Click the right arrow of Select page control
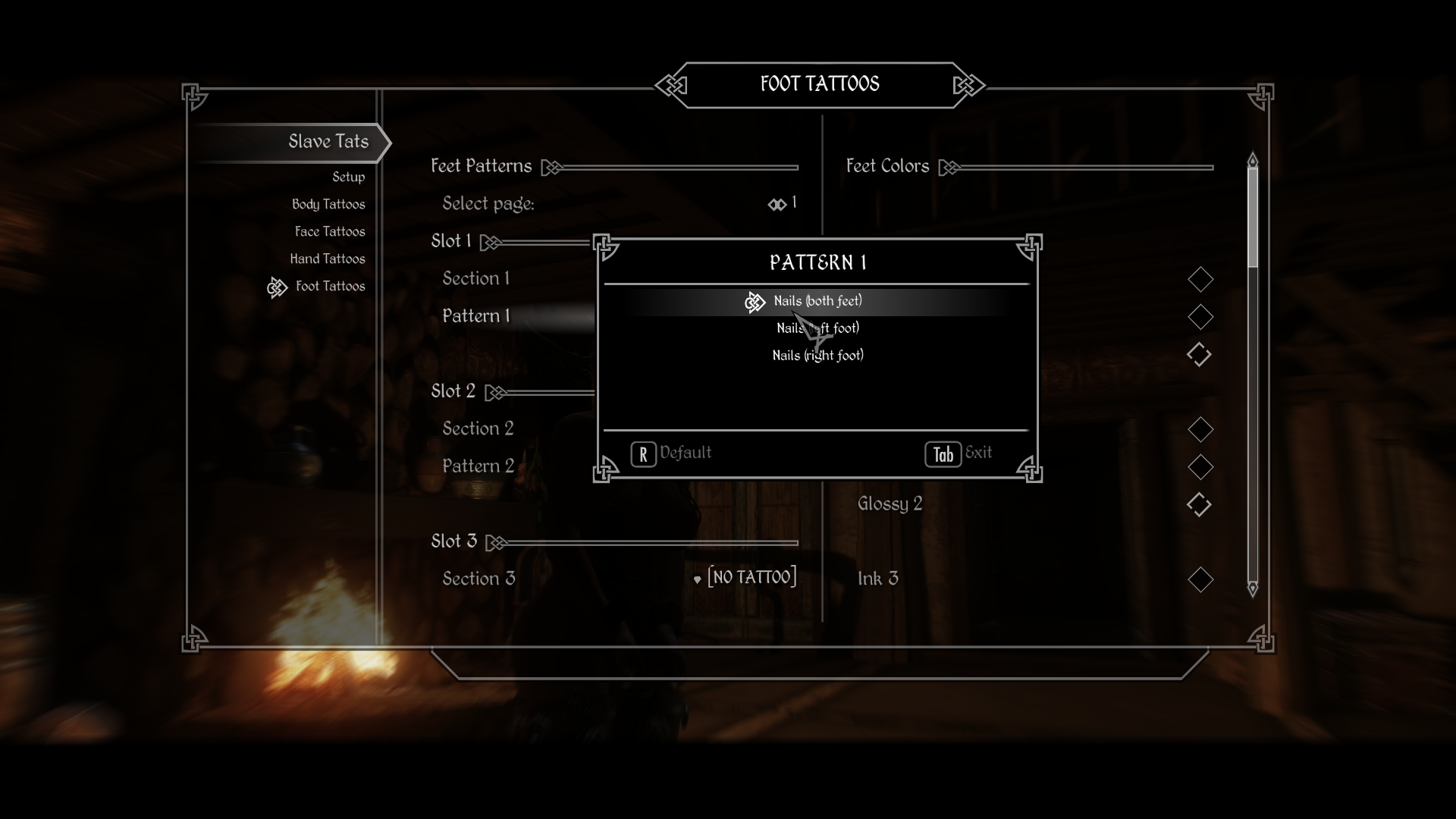 783,203
